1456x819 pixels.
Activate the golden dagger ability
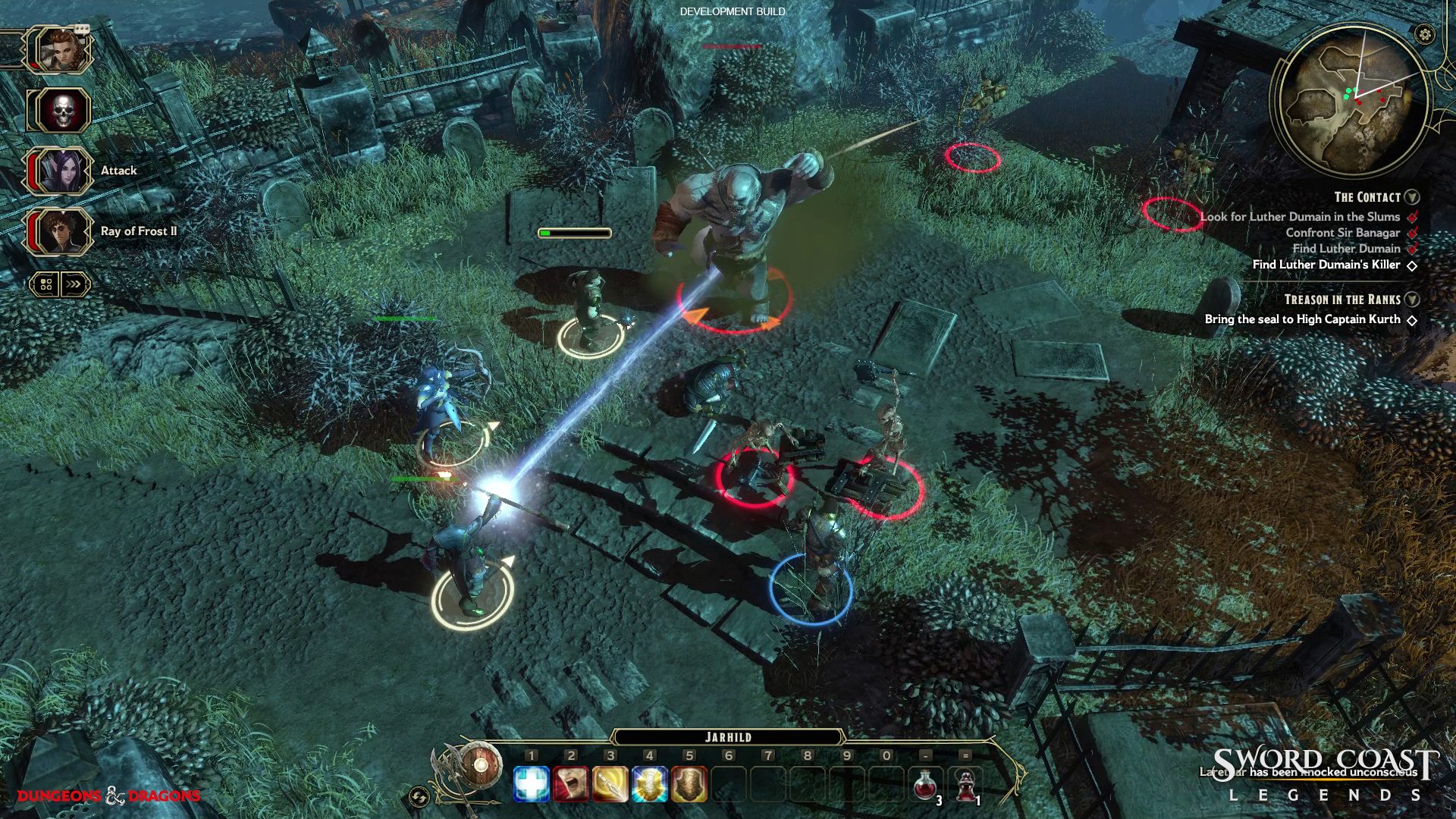pos(610,784)
